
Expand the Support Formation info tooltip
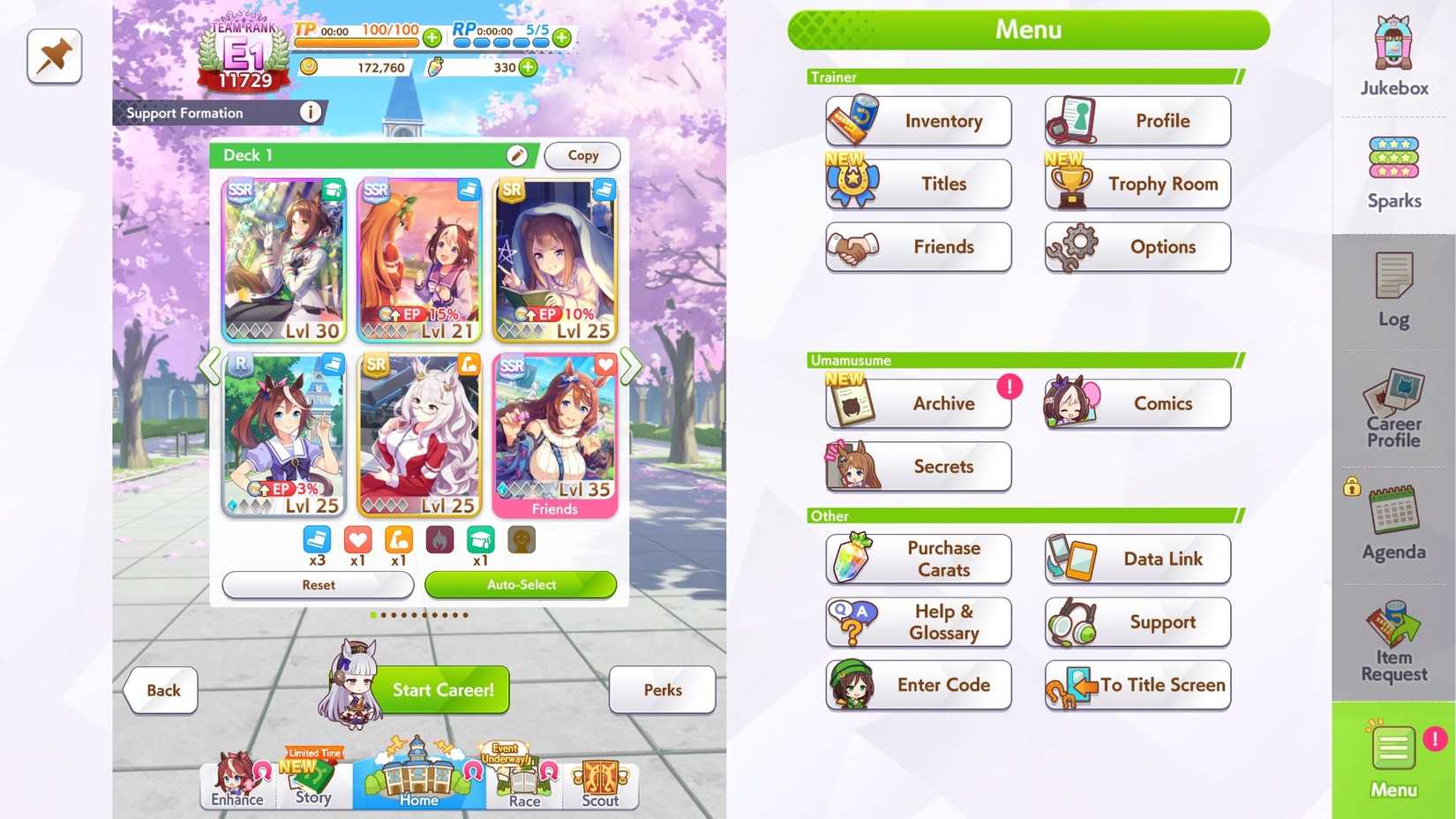coord(310,112)
